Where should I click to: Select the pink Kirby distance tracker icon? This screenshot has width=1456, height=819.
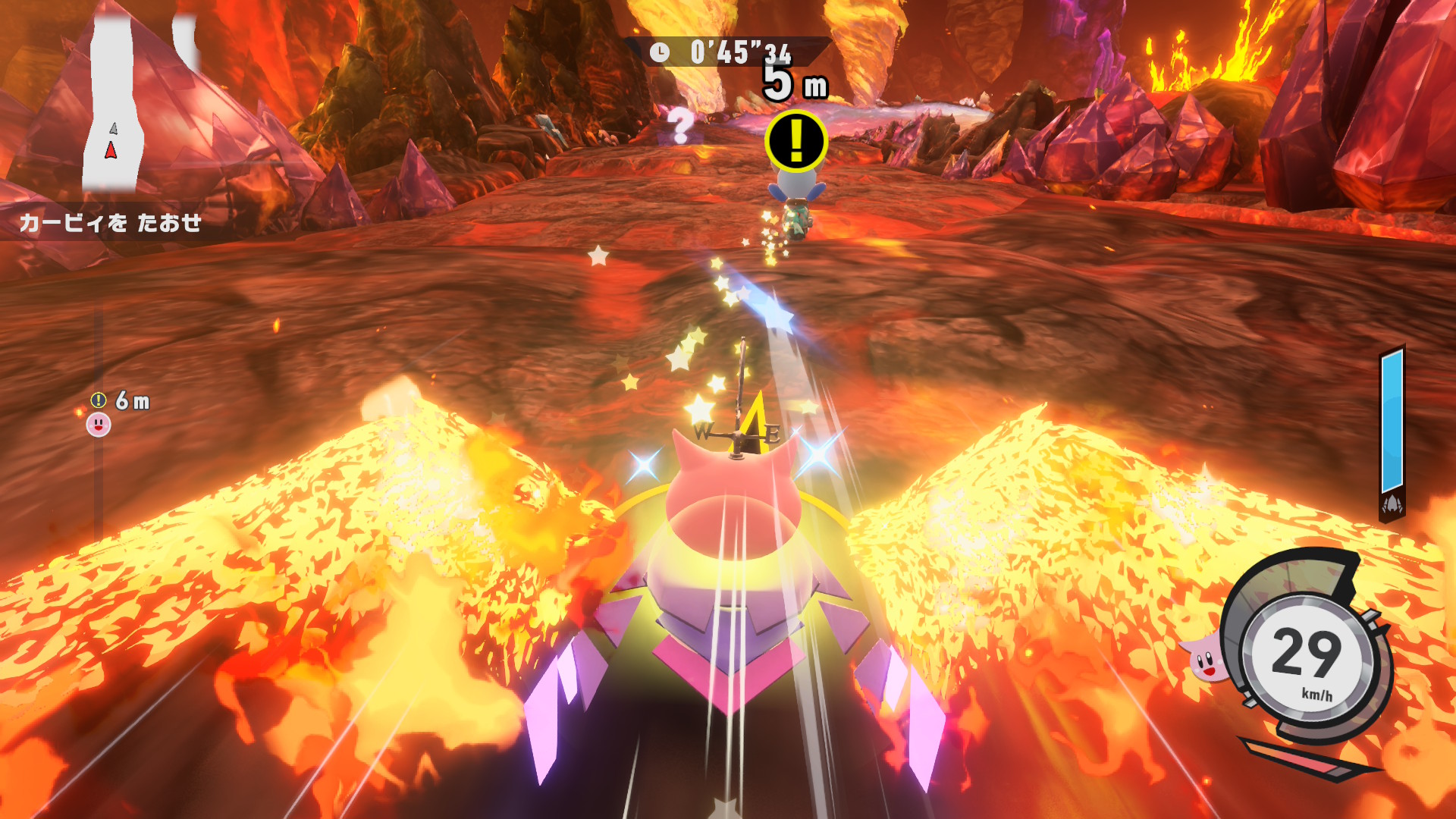(x=99, y=425)
